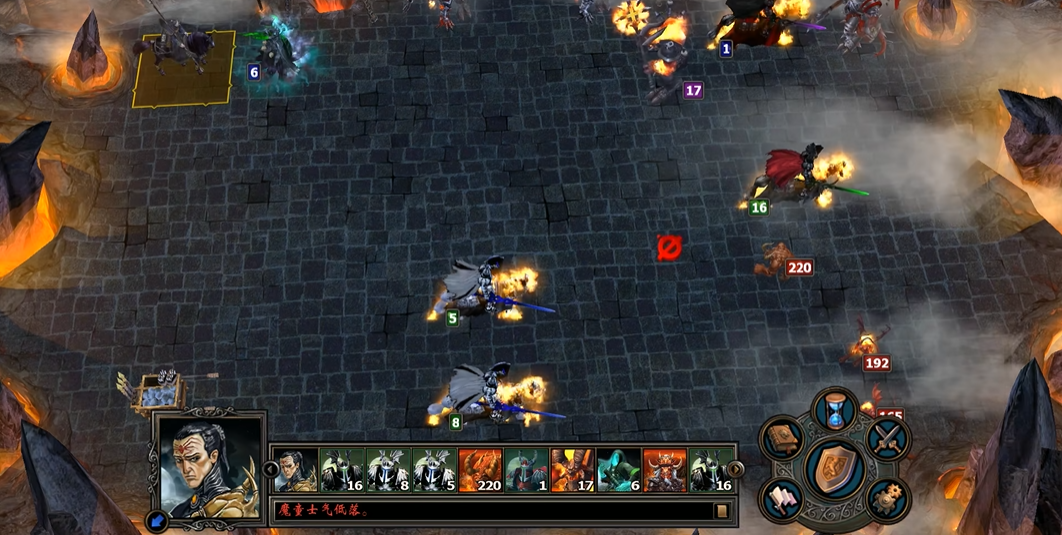Viewport: 1062px width, 535px height.
Task: Choose the teal hooded stack of 6
Action: [x=618, y=469]
